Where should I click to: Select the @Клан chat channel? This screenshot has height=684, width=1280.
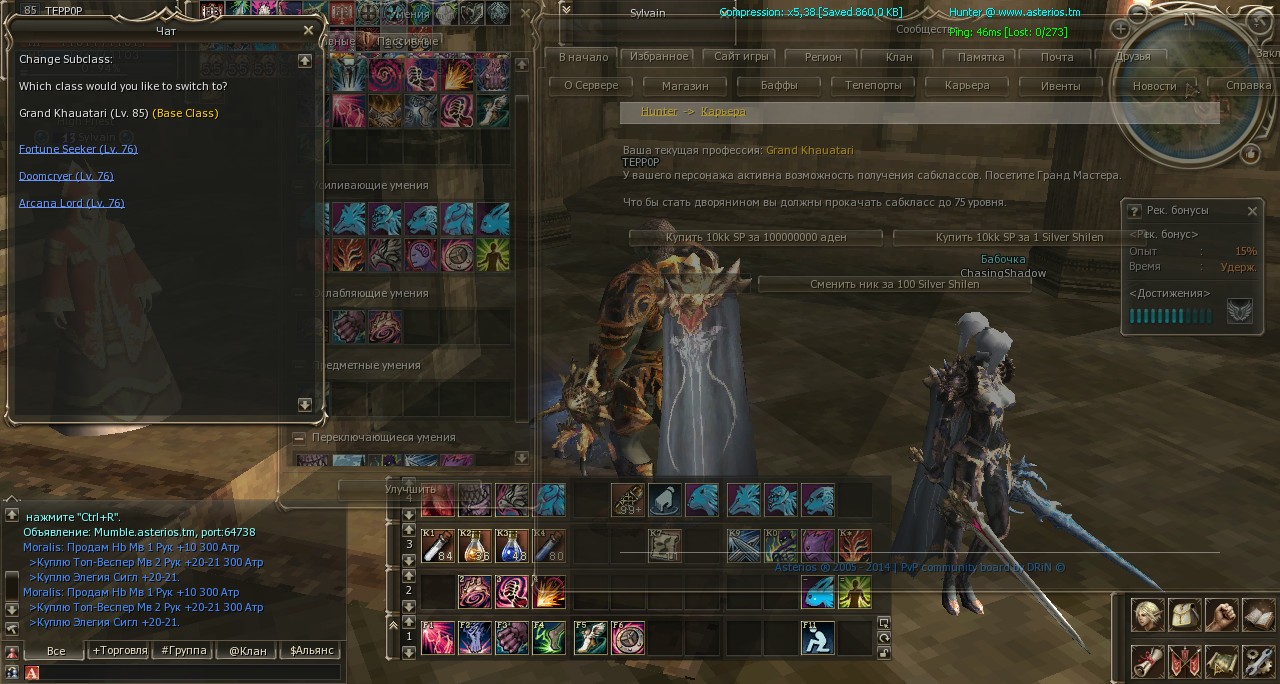point(247,650)
